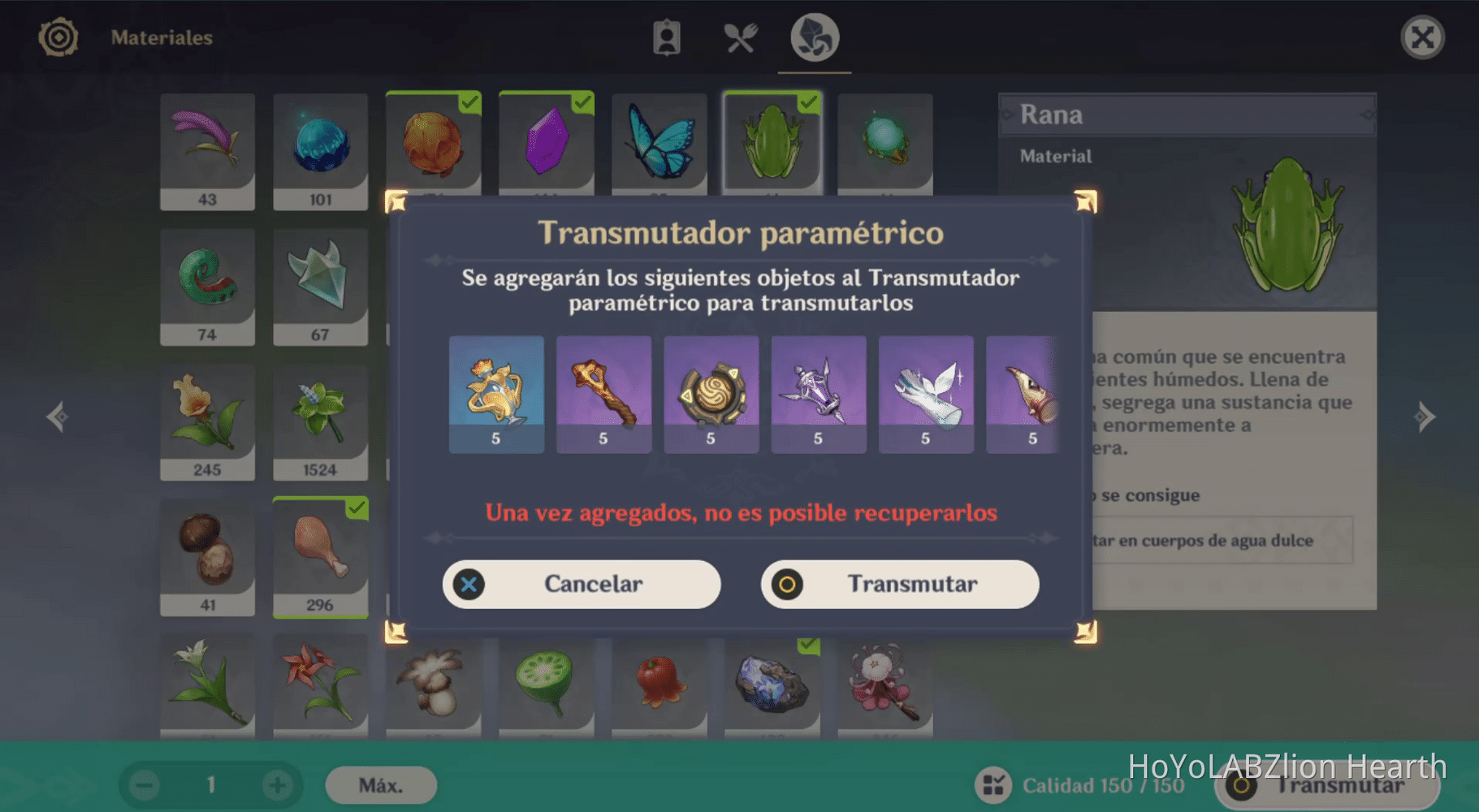Expand the next inventory page arrow
The width and height of the screenshot is (1479, 812).
coord(1425,416)
